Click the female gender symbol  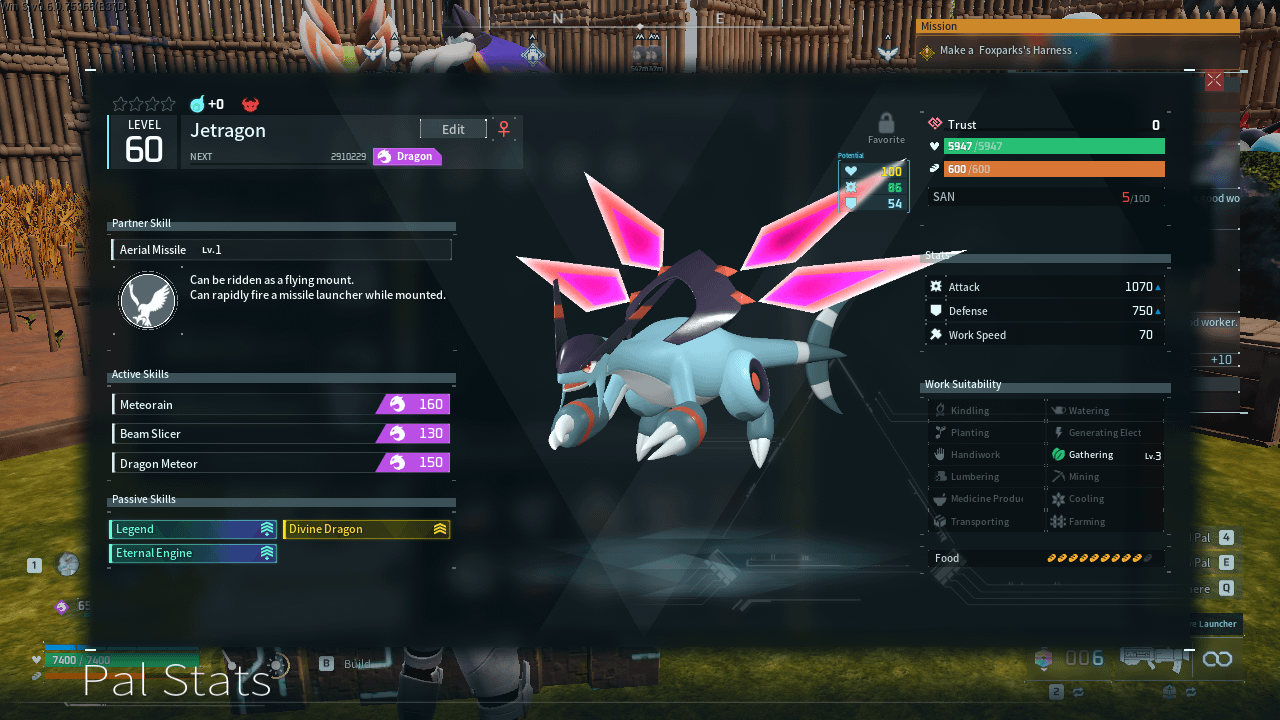[x=504, y=129]
